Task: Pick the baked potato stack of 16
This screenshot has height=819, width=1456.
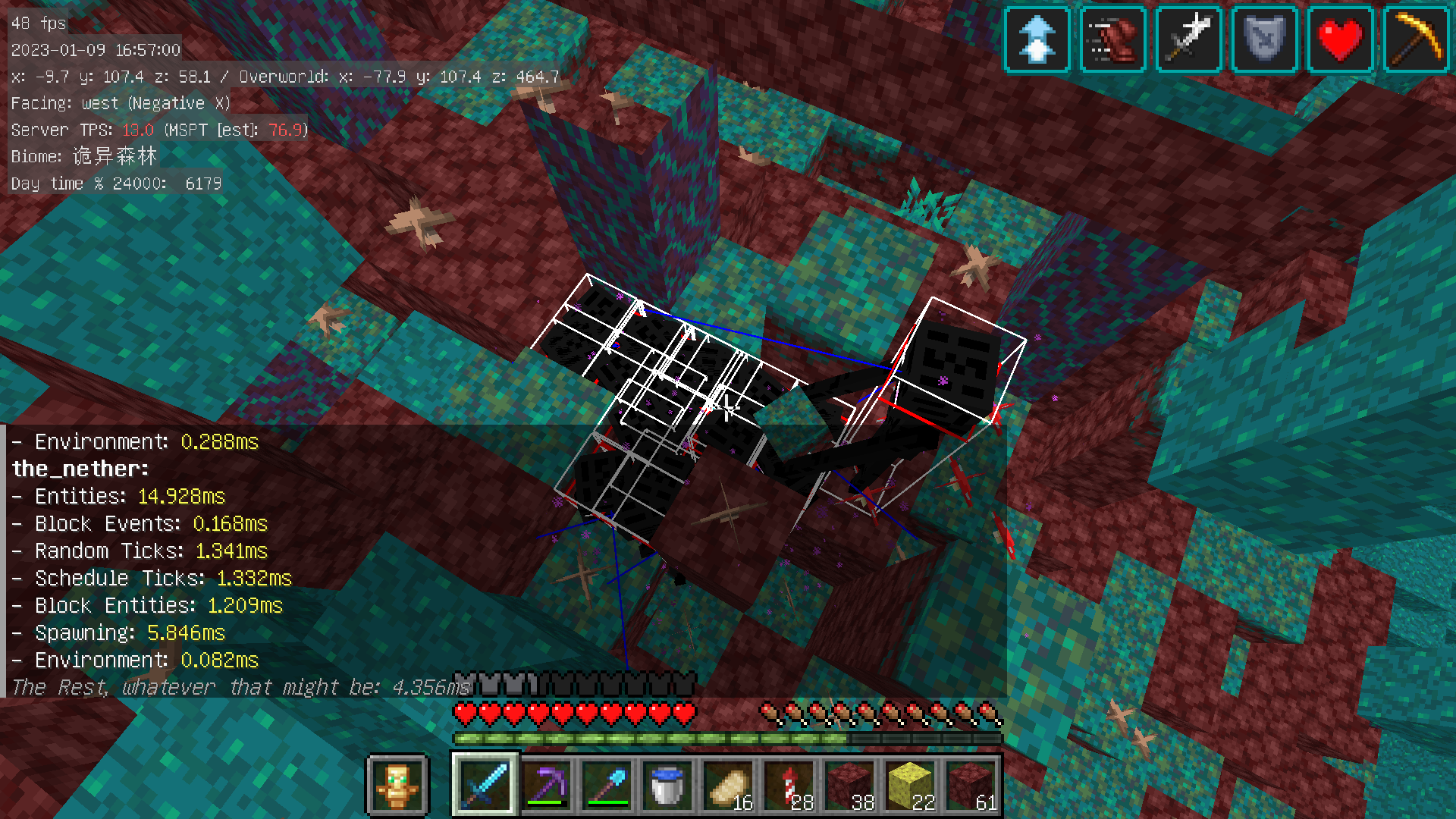Action: pyautogui.click(x=728, y=785)
